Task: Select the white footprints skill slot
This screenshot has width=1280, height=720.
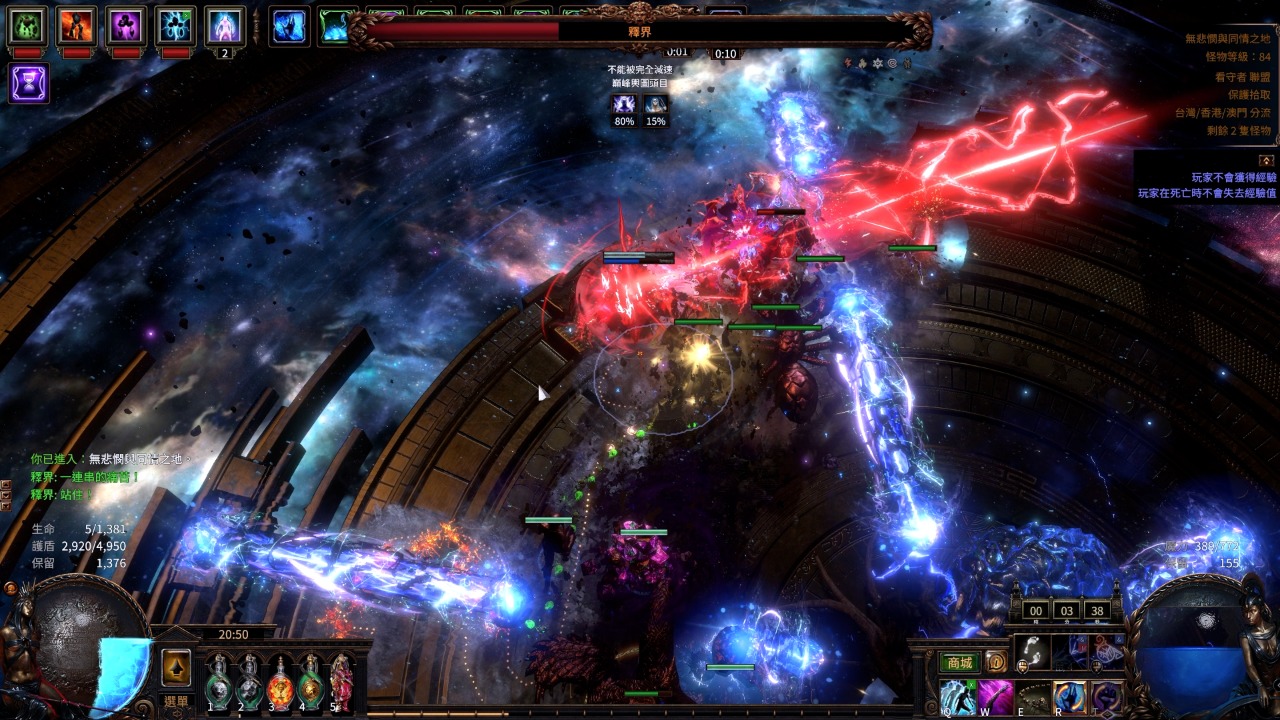Action: pyautogui.click(x=1032, y=652)
